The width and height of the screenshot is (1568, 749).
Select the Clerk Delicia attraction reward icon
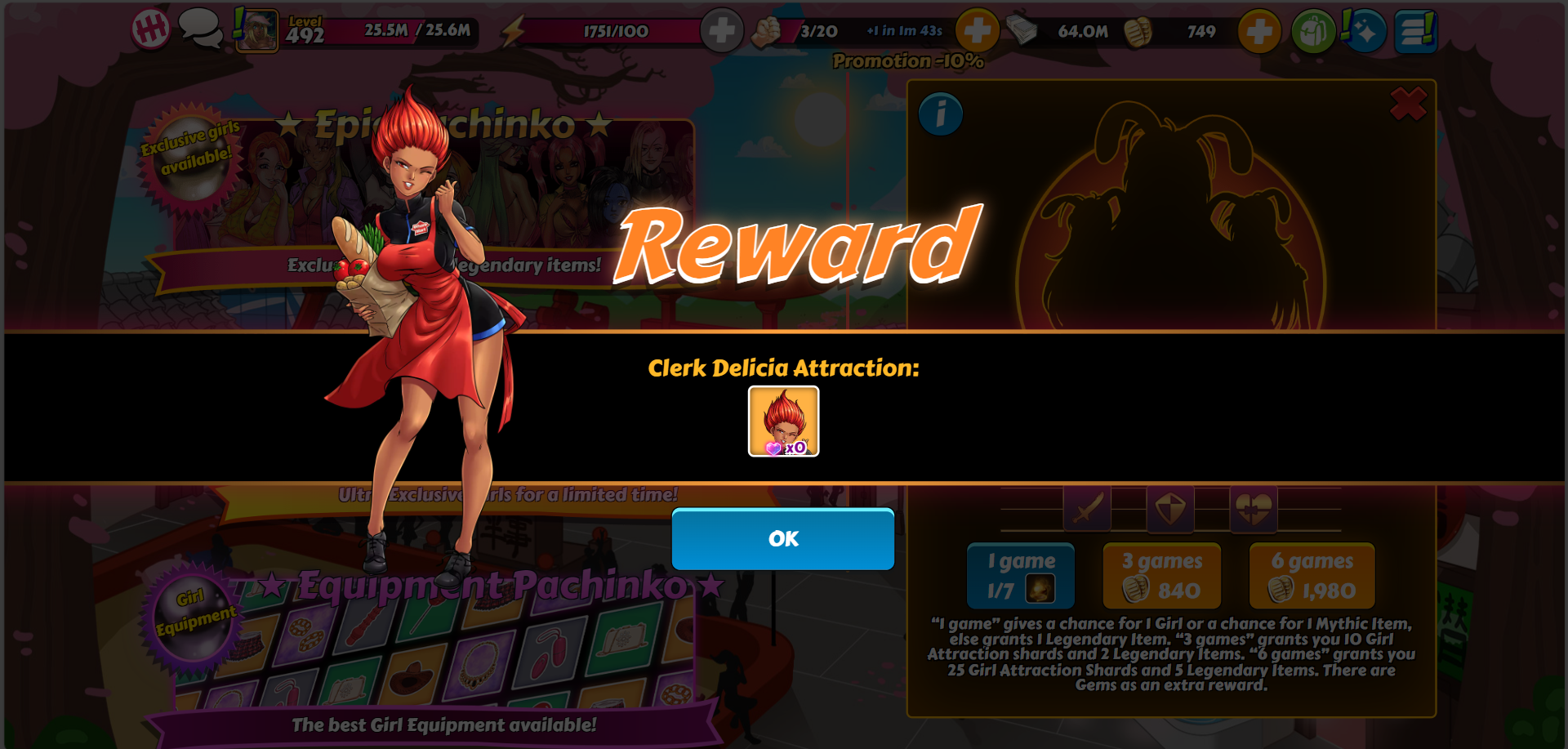(783, 421)
